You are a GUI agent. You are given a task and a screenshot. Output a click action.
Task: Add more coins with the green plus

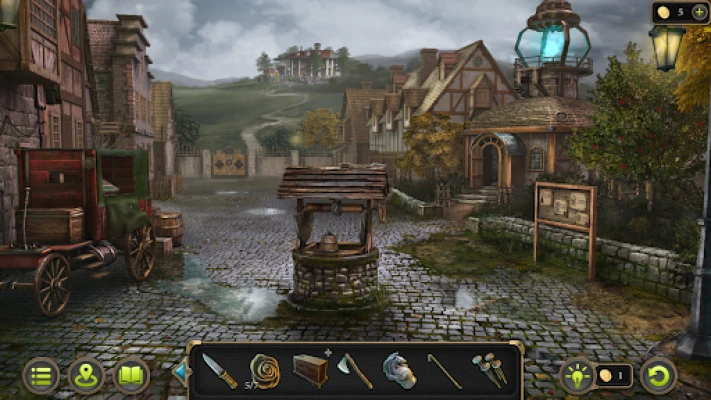[x=699, y=13]
